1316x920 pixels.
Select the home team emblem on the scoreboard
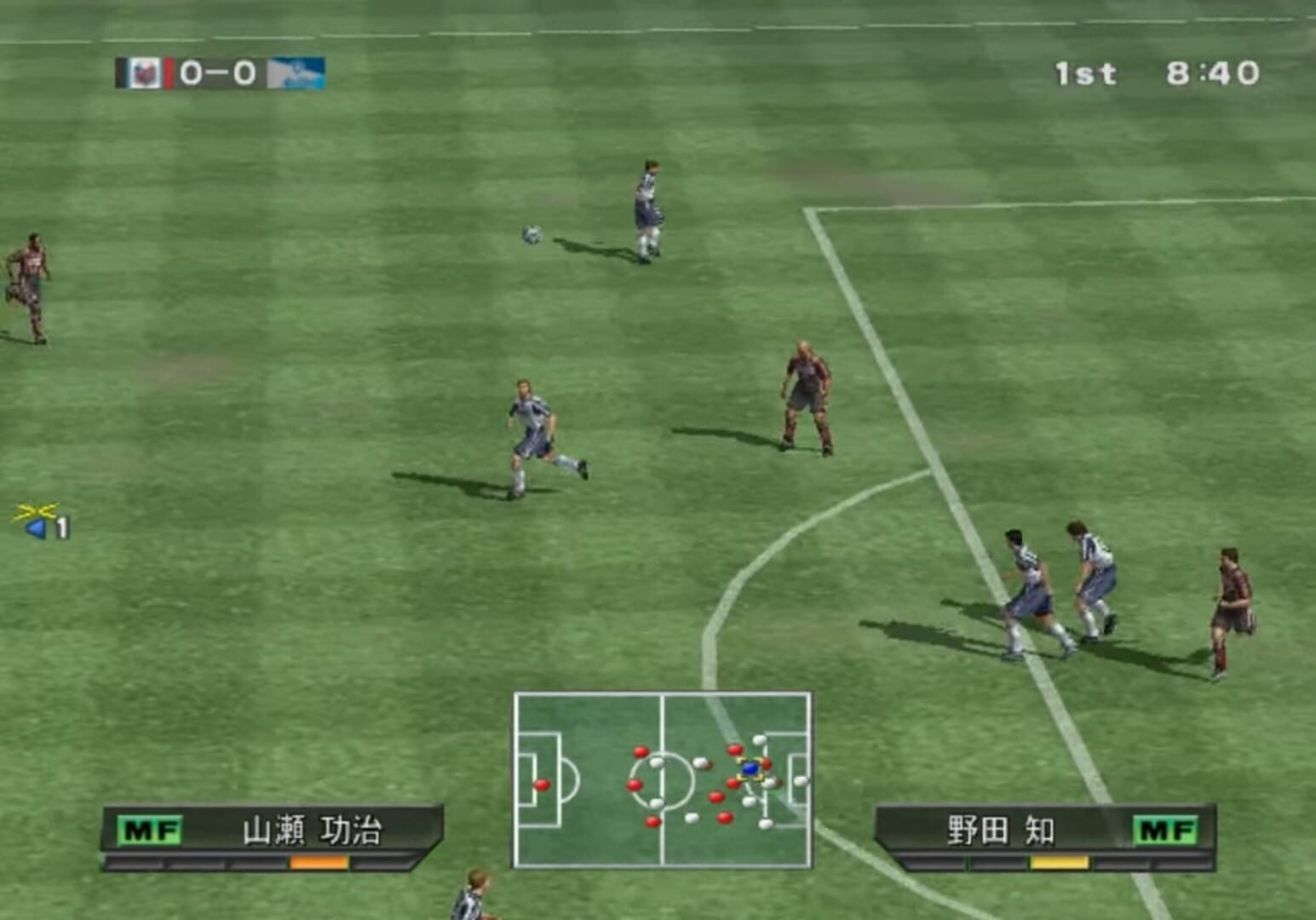pos(145,73)
